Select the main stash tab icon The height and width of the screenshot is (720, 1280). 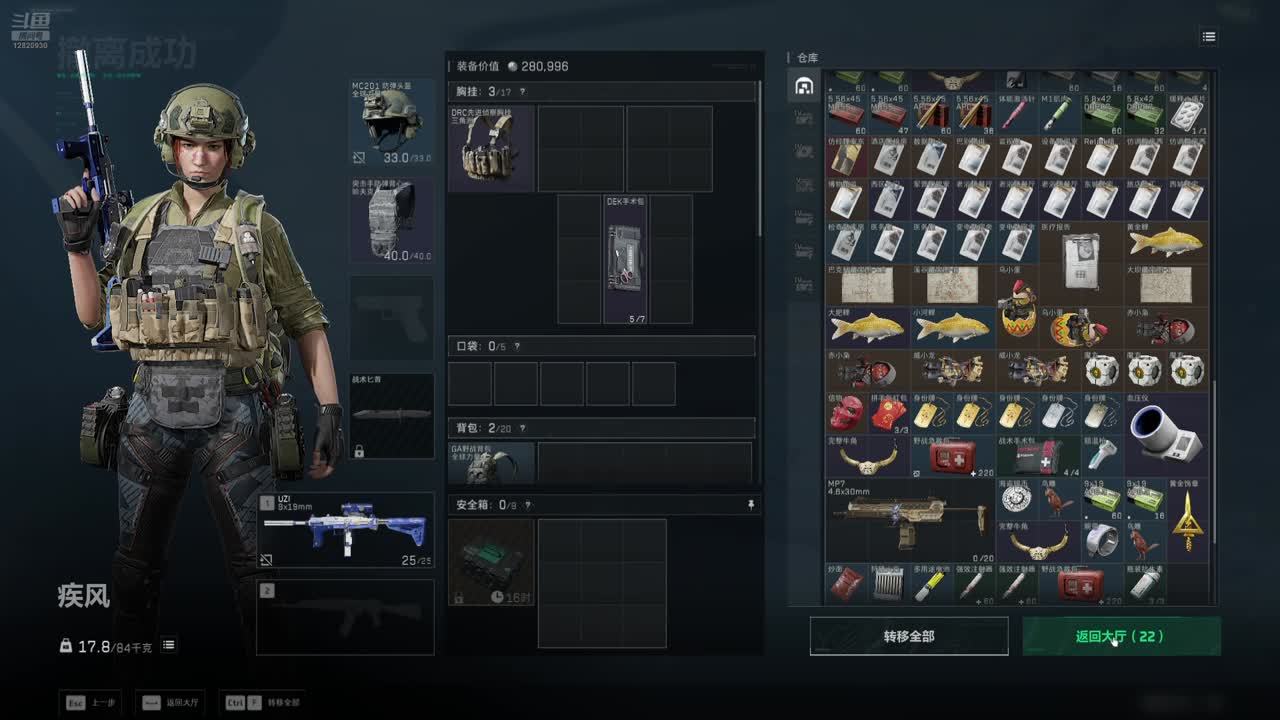804,86
